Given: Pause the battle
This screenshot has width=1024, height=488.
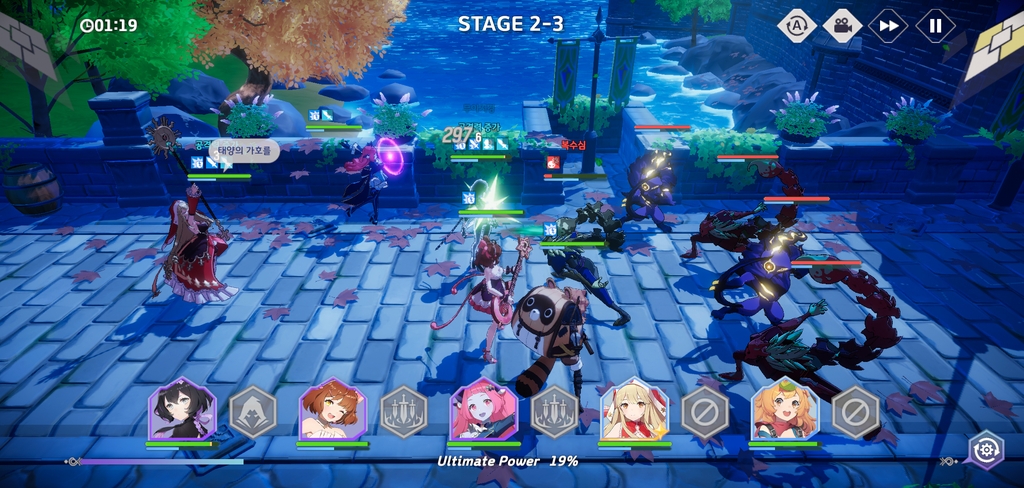Looking at the screenshot, I should (x=935, y=26).
